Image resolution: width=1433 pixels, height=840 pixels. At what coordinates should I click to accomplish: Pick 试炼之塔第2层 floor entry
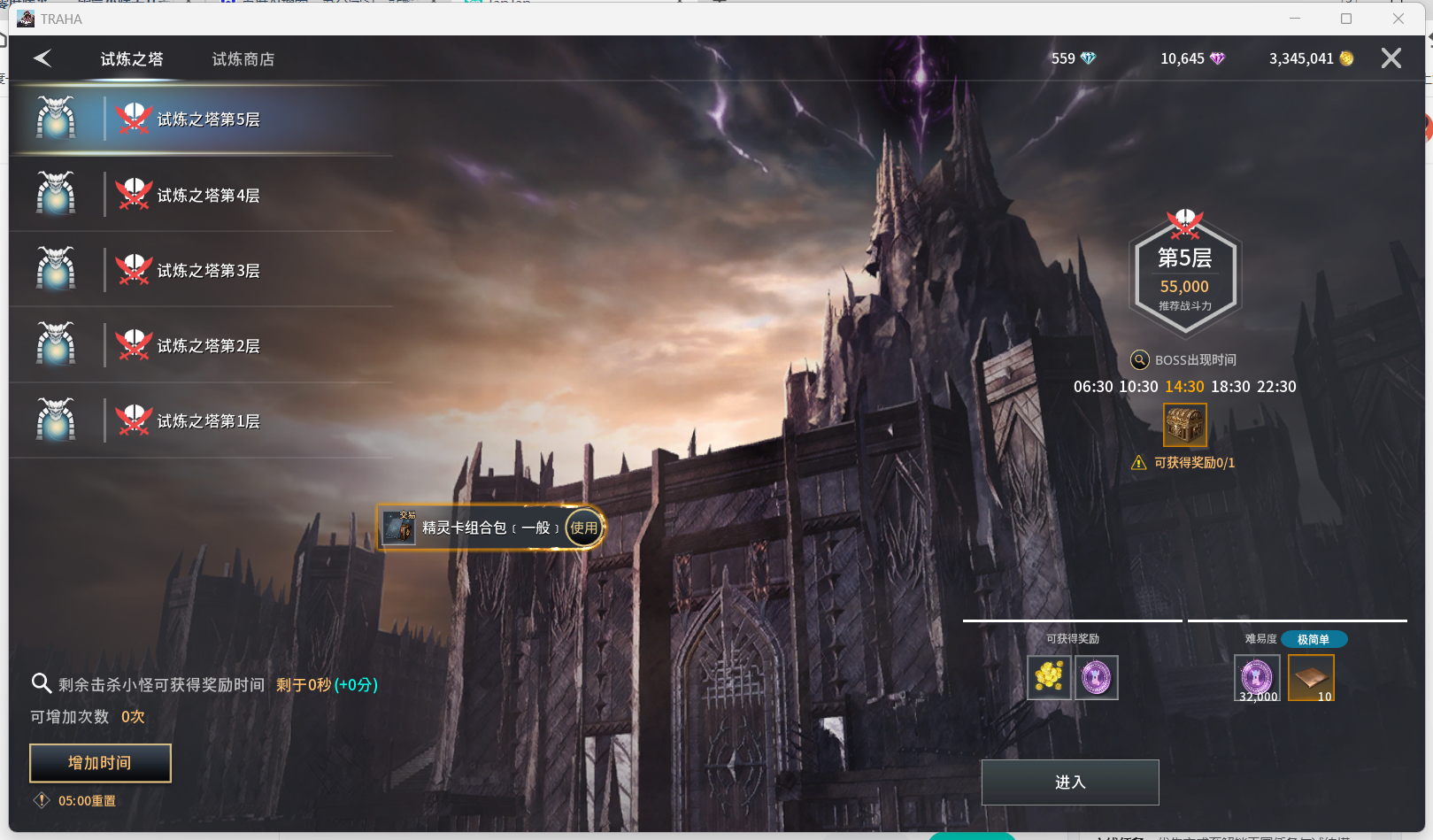(208, 346)
